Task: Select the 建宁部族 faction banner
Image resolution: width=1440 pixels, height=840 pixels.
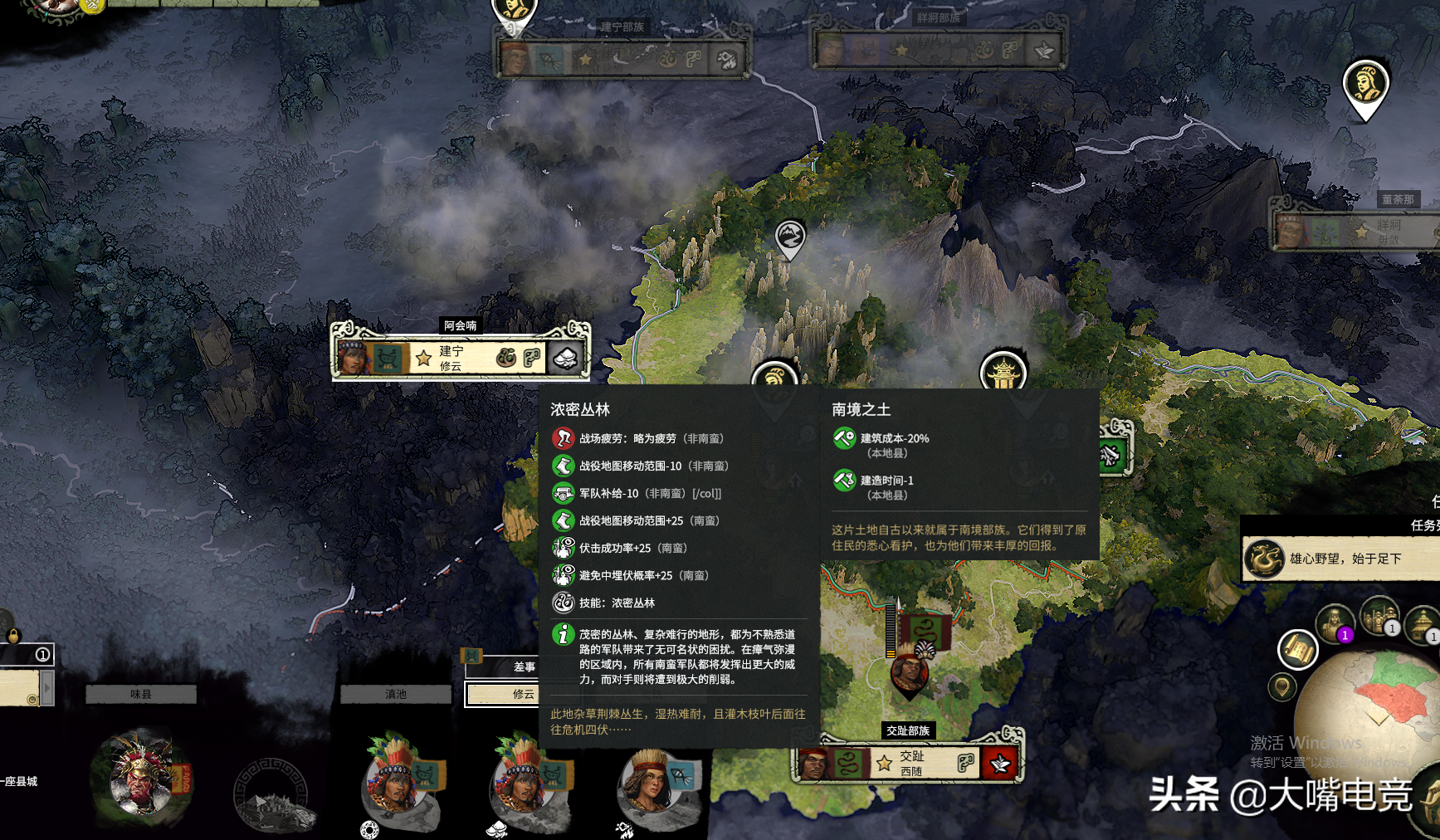Action: (x=622, y=55)
